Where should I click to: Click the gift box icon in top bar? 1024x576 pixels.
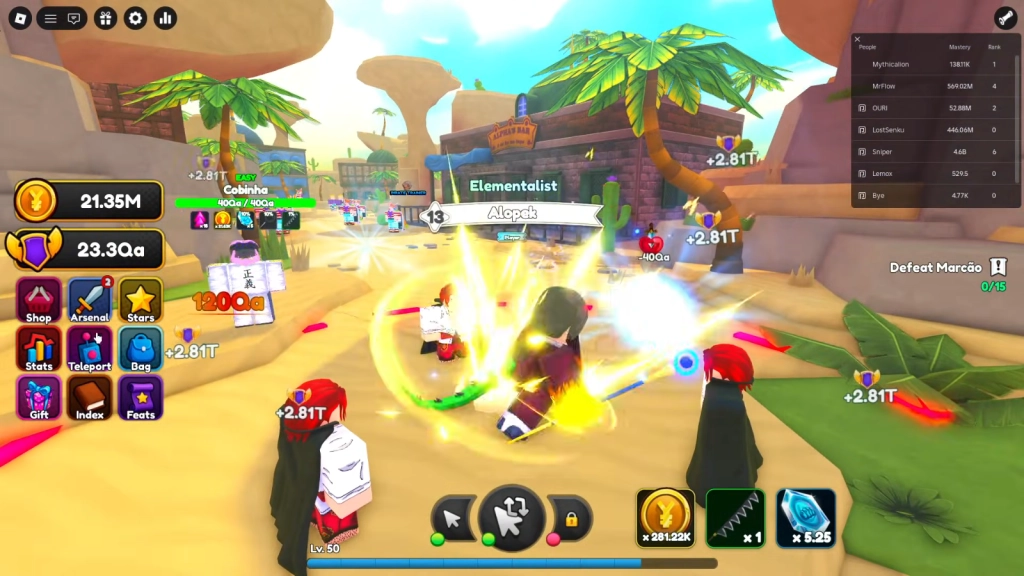pyautogui.click(x=106, y=18)
